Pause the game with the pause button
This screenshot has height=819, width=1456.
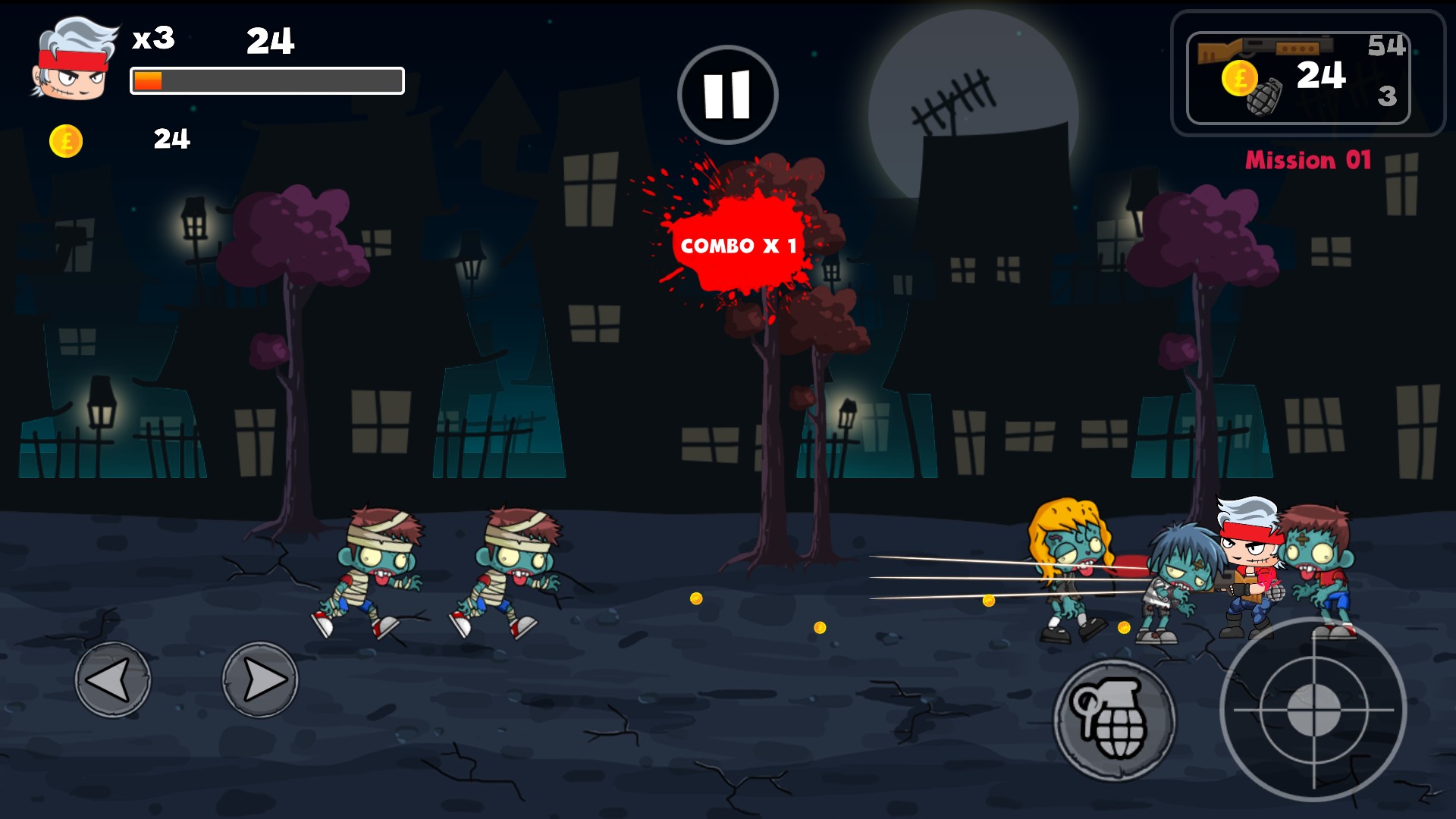point(727,95)
